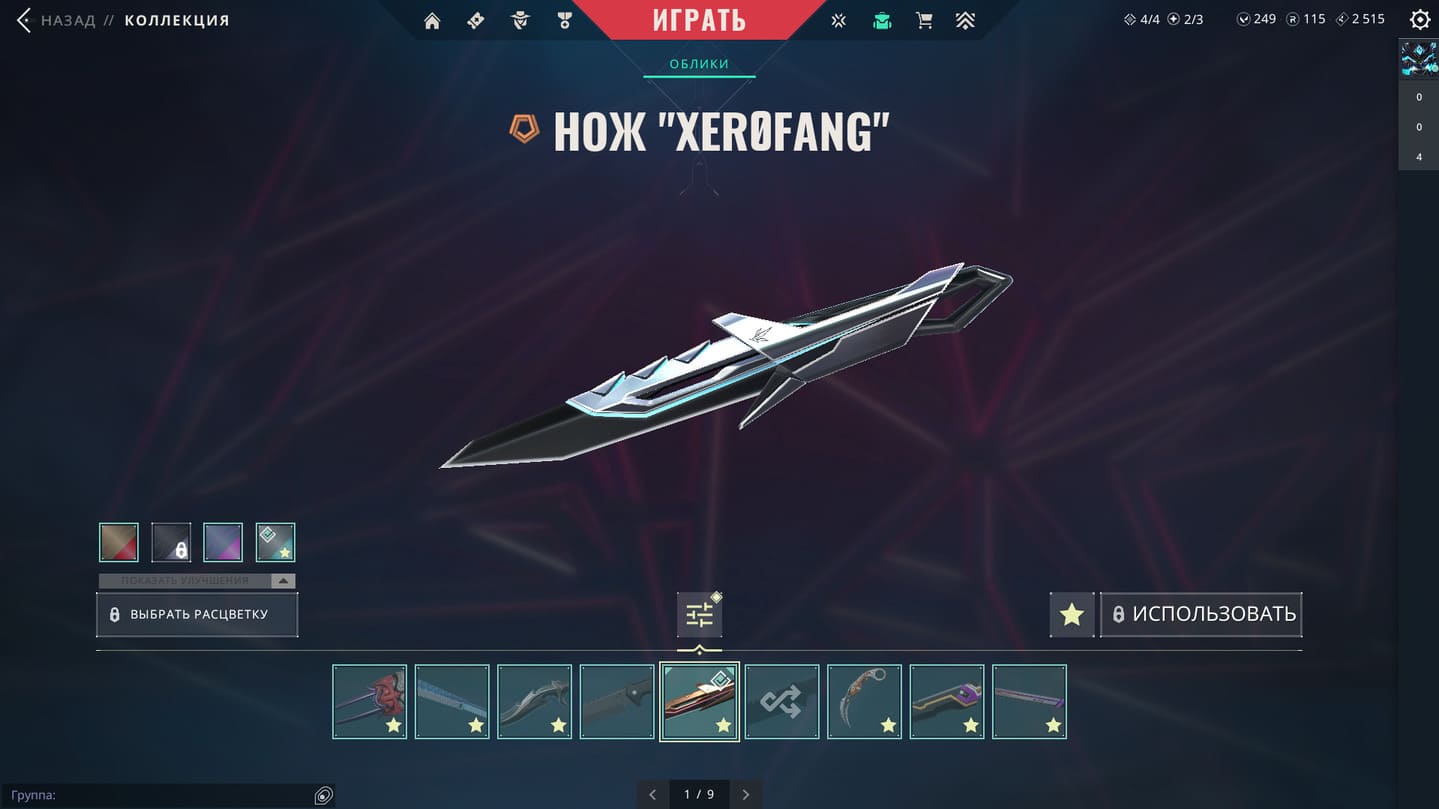
Task: Toggle the favorite star button
Action: (1072, 614)
